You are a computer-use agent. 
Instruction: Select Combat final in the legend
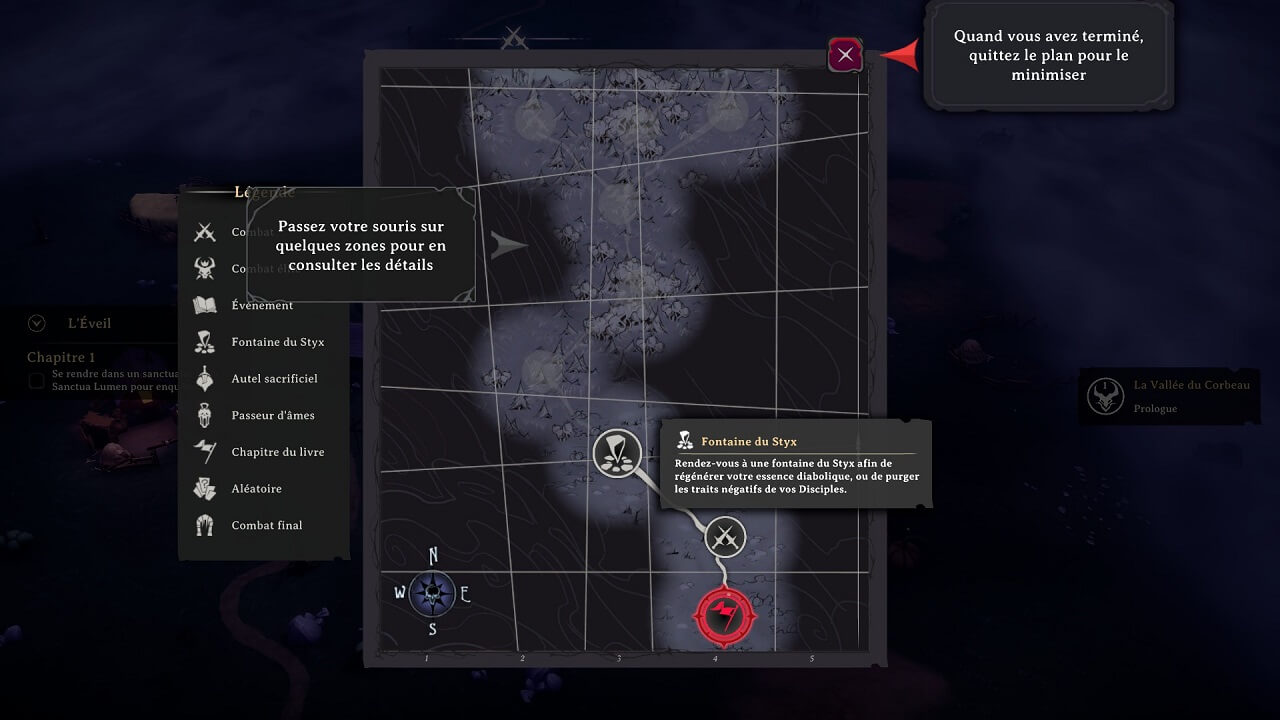tap(266, 525)
